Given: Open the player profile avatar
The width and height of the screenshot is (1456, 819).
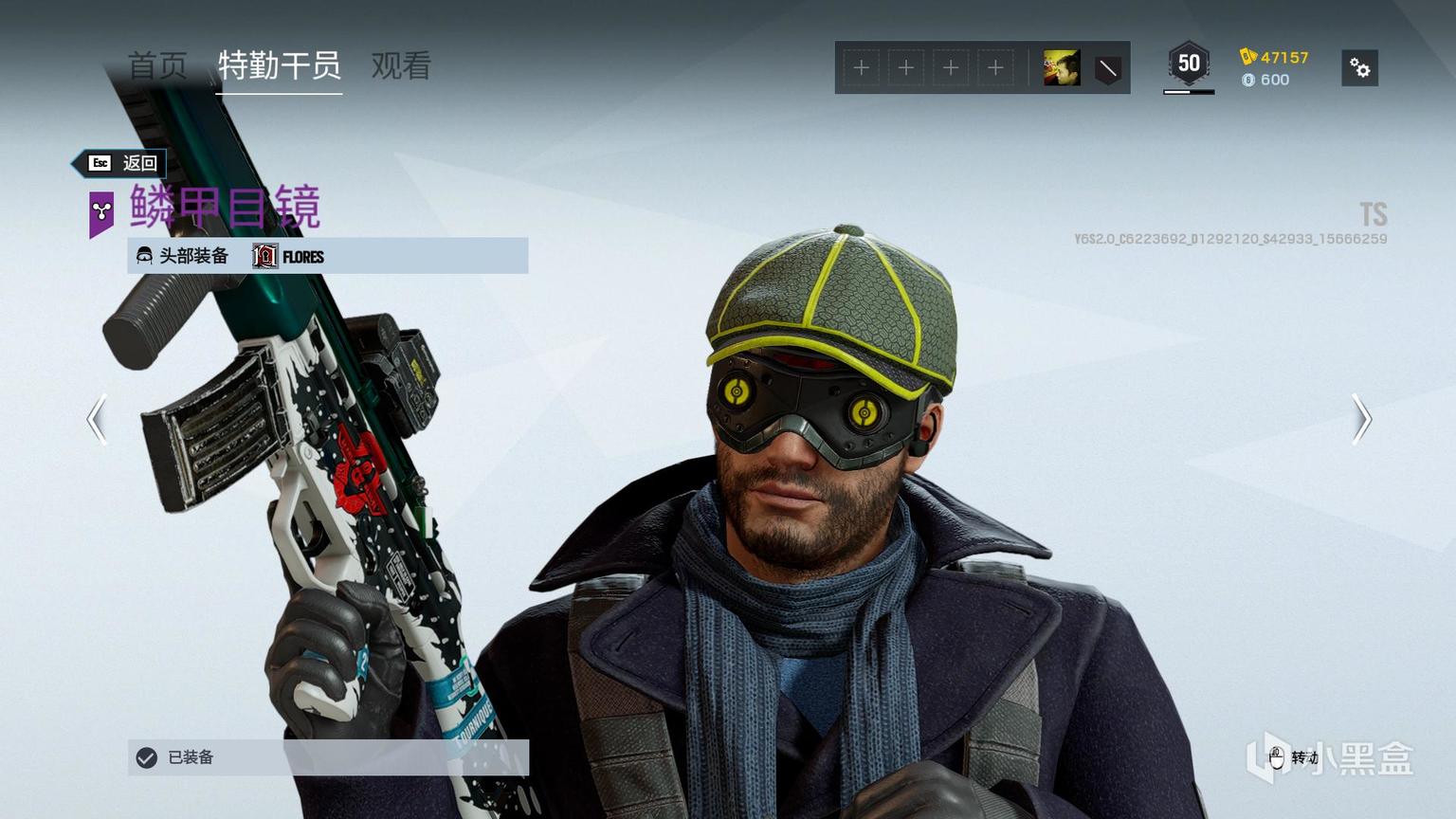Looking at the screenshot, I should (x=1062, y=68).
